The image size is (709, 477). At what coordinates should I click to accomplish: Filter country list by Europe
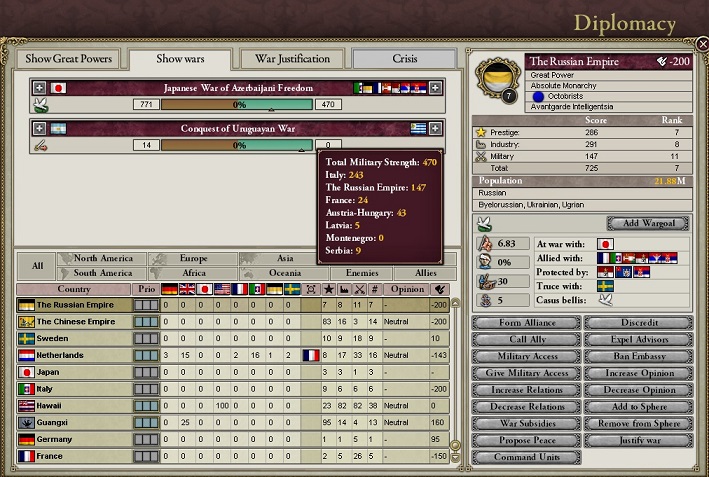194,258
